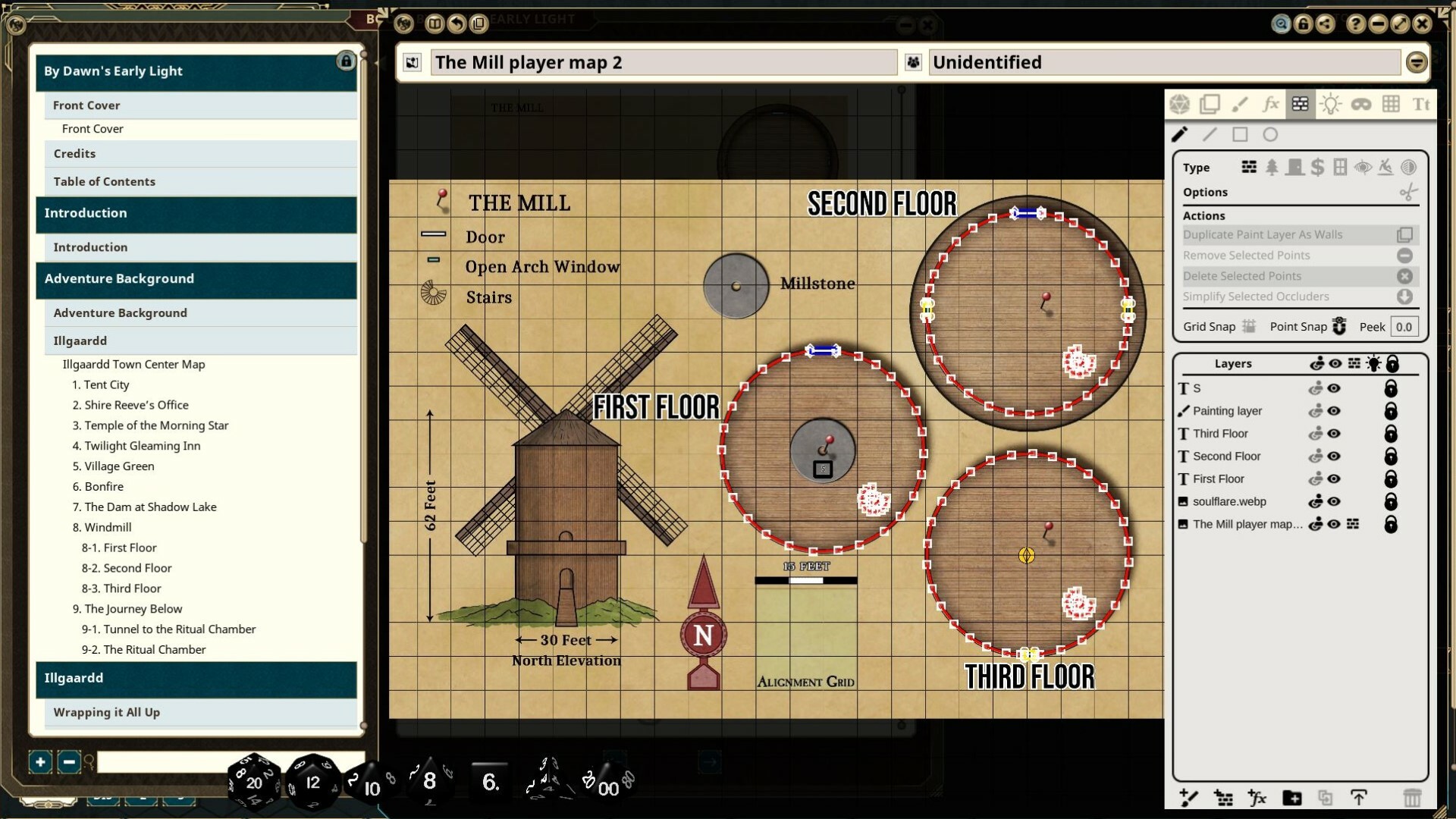Image resolution: width=1456 pixels, height=819 pixels.
Task: Choose the rectangle occluder drawing shape
Action: pyautogui.click(x=1241, y=134)
